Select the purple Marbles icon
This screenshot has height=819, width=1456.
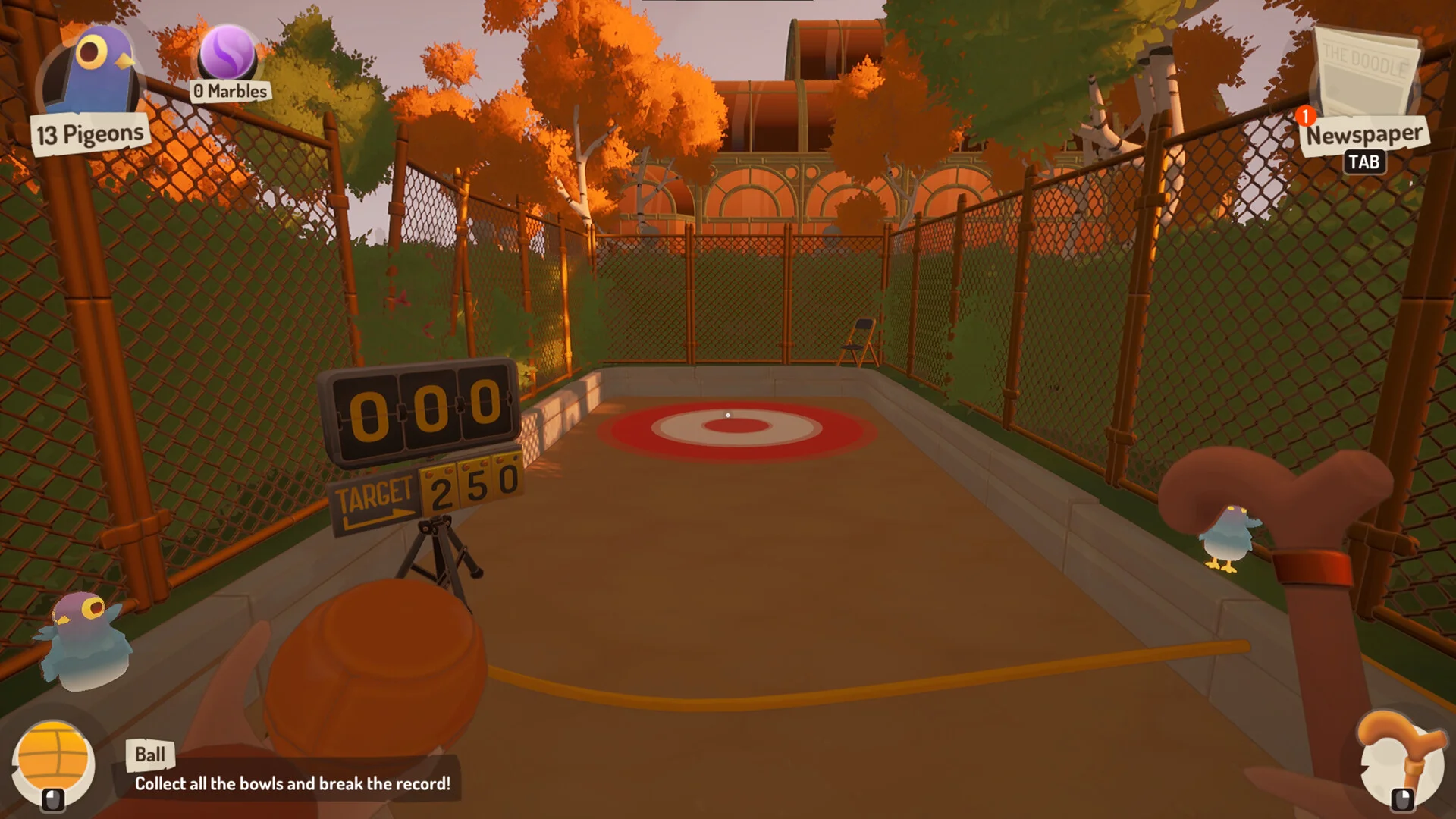click(x=227, y=52)
